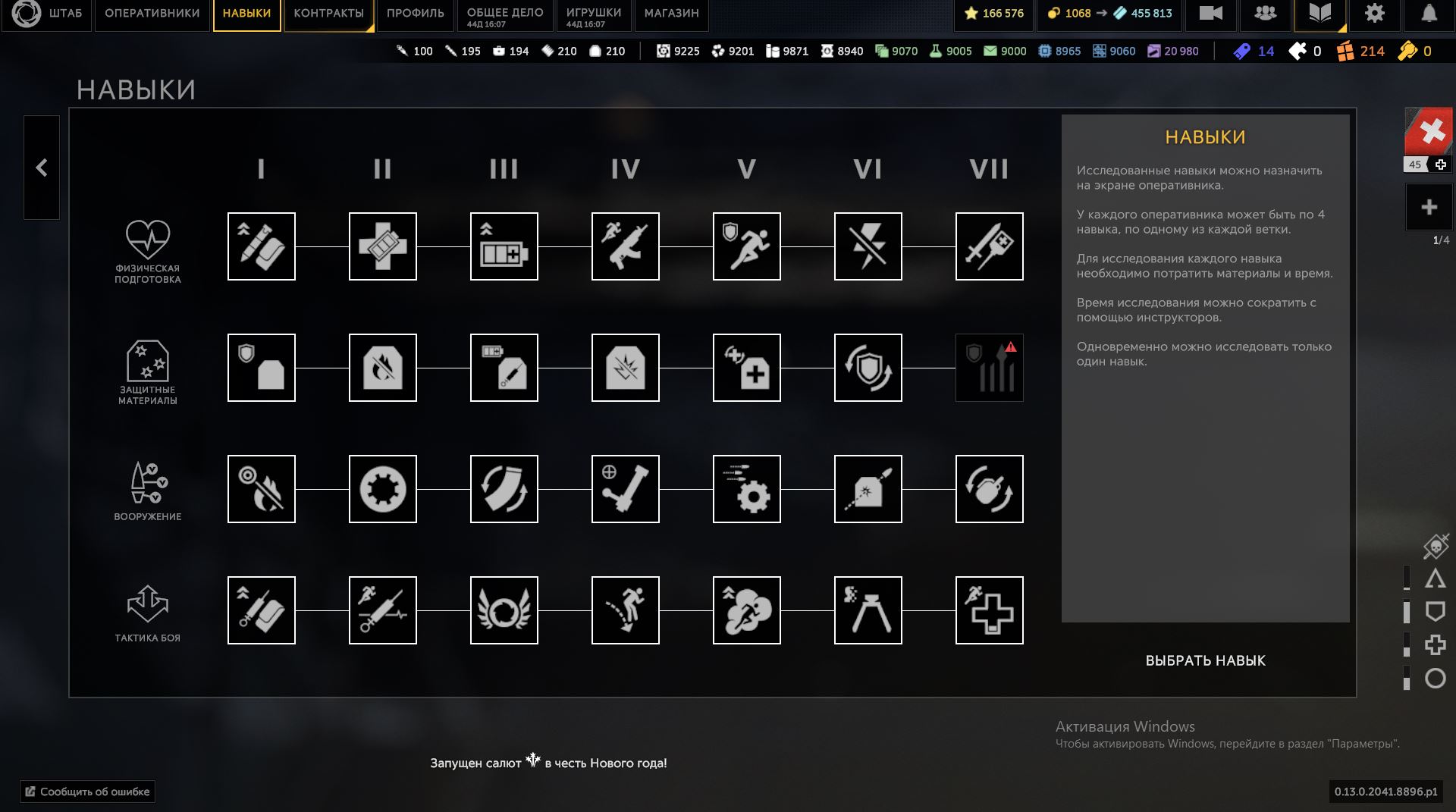Go to the ПРОФИЛЬ tab
Image resolution: width=1456 pixels, height=812 pixels.
tap(415, 14)
